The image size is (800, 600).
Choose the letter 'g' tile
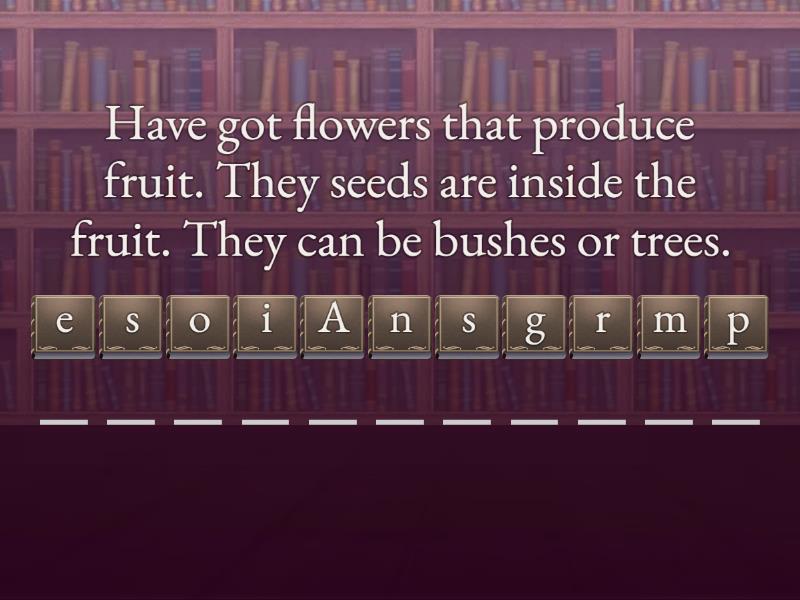[x=535, y=326]
